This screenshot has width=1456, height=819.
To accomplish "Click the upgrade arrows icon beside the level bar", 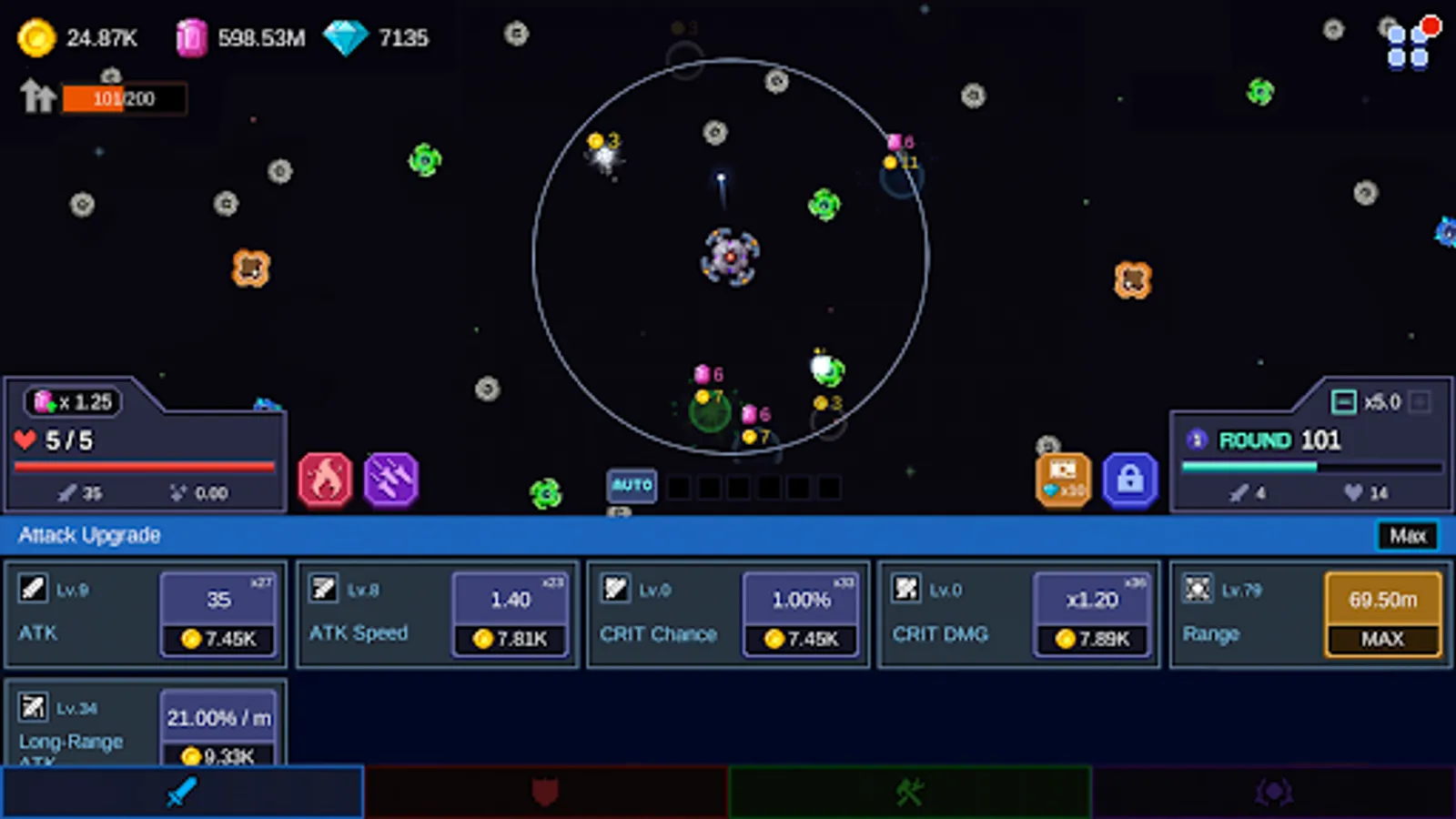I will click(37, 96).
